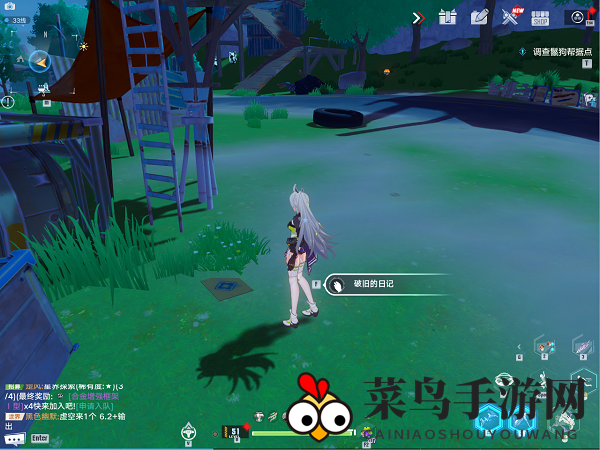
Task: Open the character team icon
Action: [577, 17]
